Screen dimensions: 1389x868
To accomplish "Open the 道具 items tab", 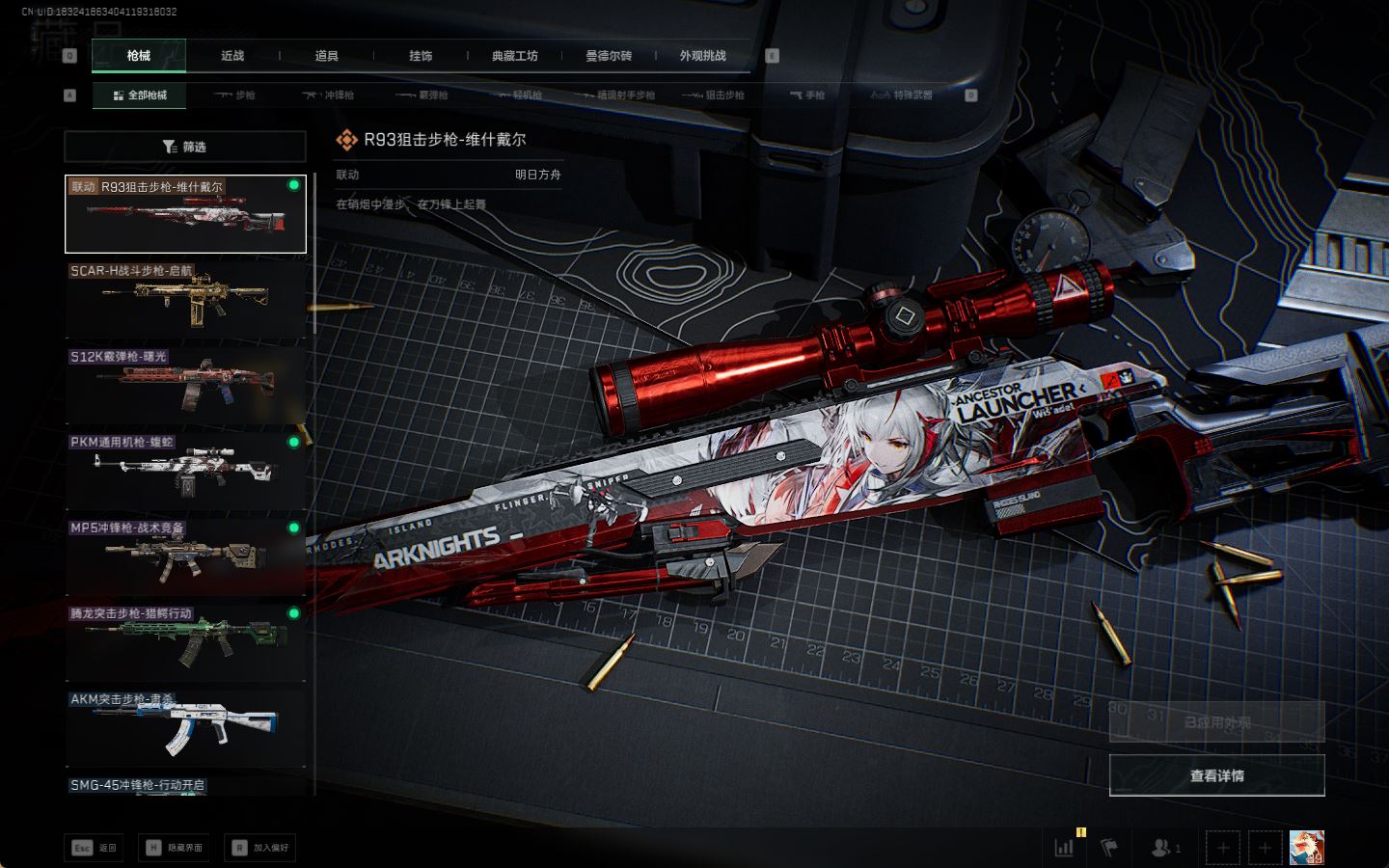I will coord(327,56).
